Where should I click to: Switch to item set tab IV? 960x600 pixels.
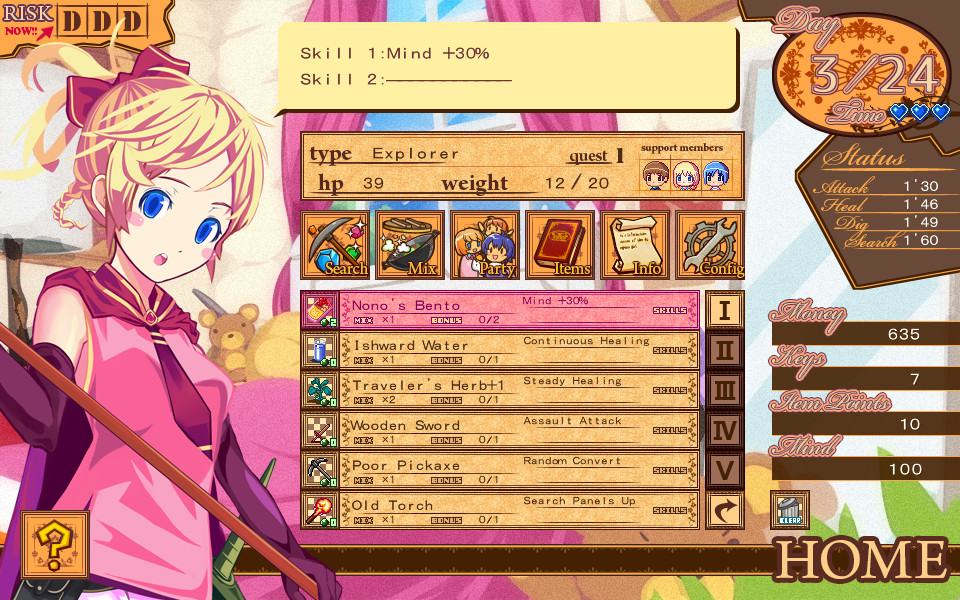click(x=725, y=430)
